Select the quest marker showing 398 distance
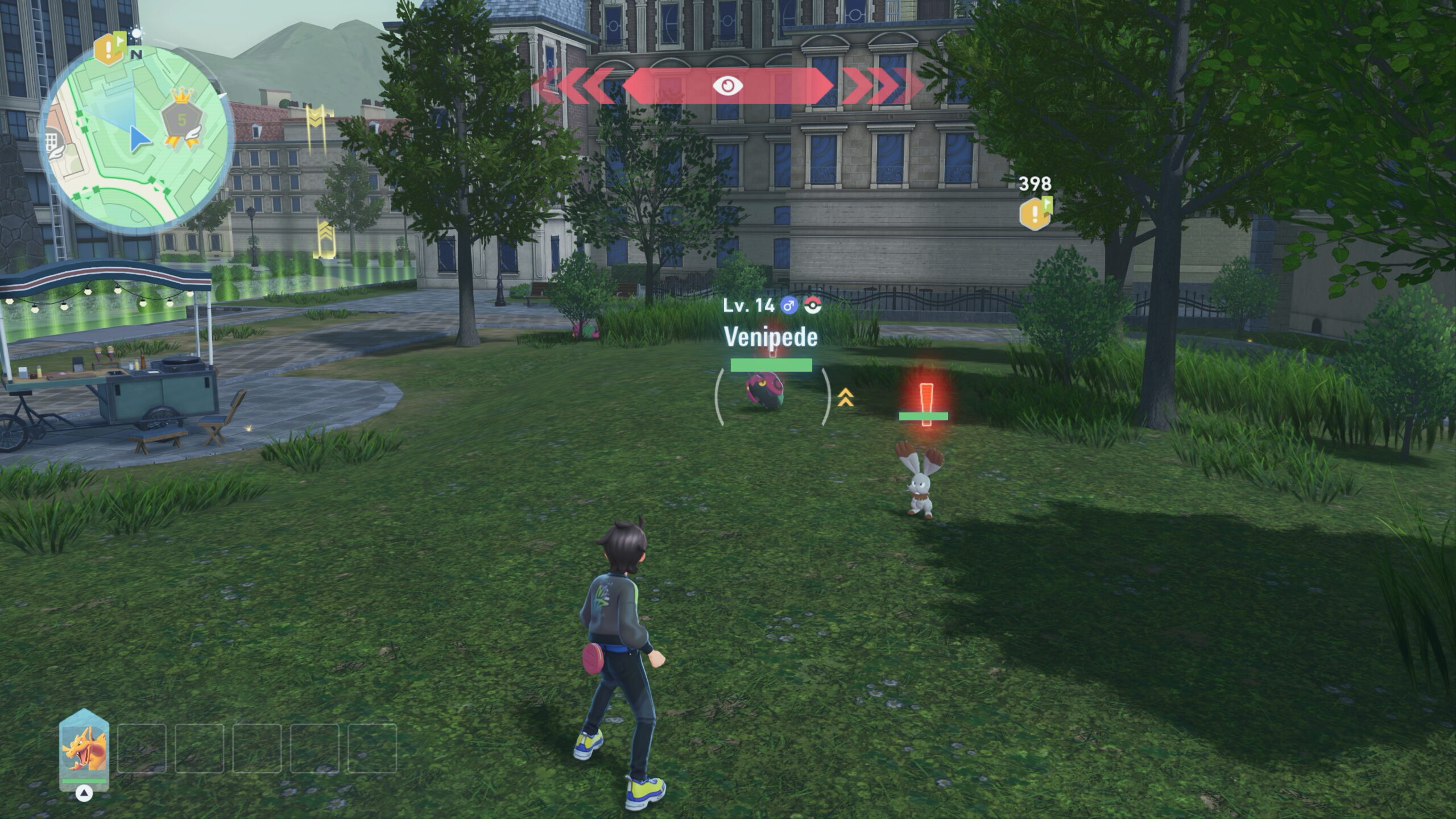This screenshot has width=1456, height=819. point(1035,213)
